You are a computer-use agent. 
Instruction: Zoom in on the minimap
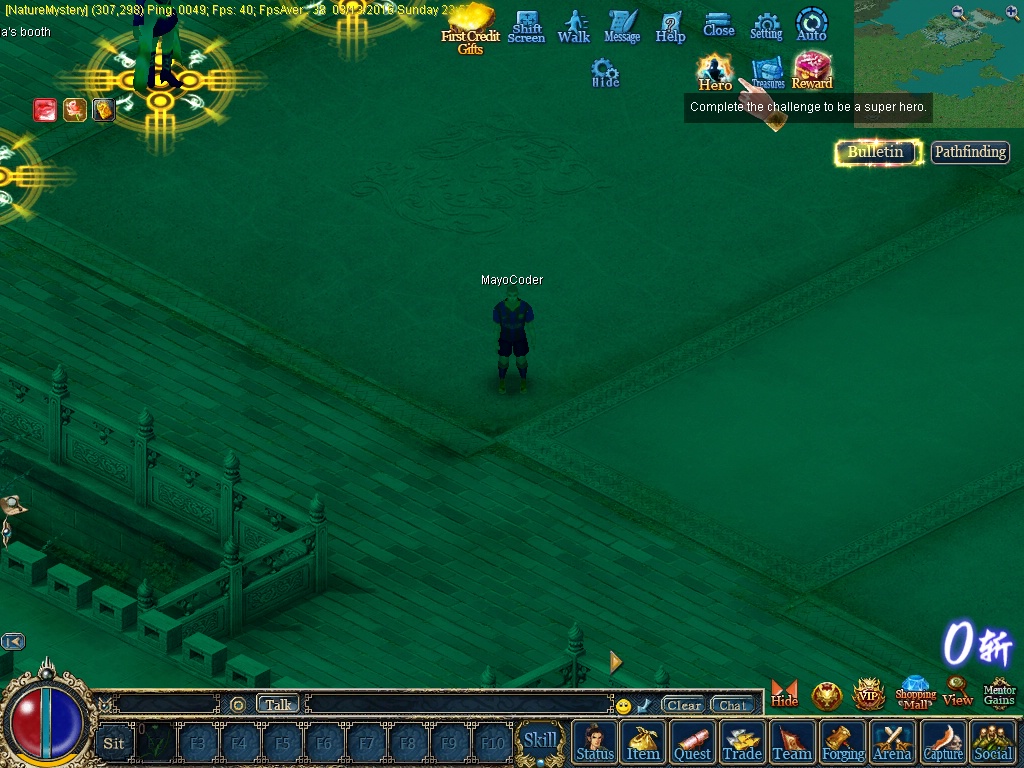pyautogui.click(x=1012, y=12)
